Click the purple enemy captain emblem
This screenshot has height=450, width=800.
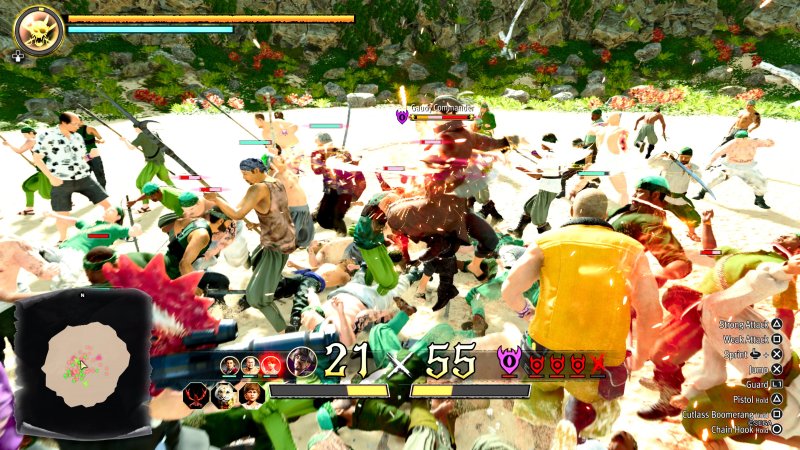509,362
